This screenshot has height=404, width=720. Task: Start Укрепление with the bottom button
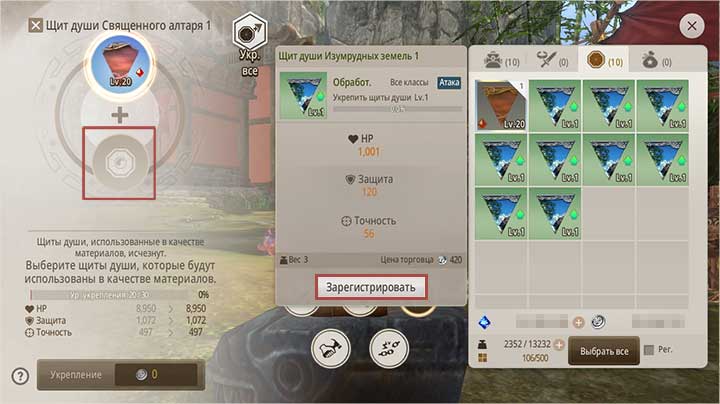[x=121, y=375]
